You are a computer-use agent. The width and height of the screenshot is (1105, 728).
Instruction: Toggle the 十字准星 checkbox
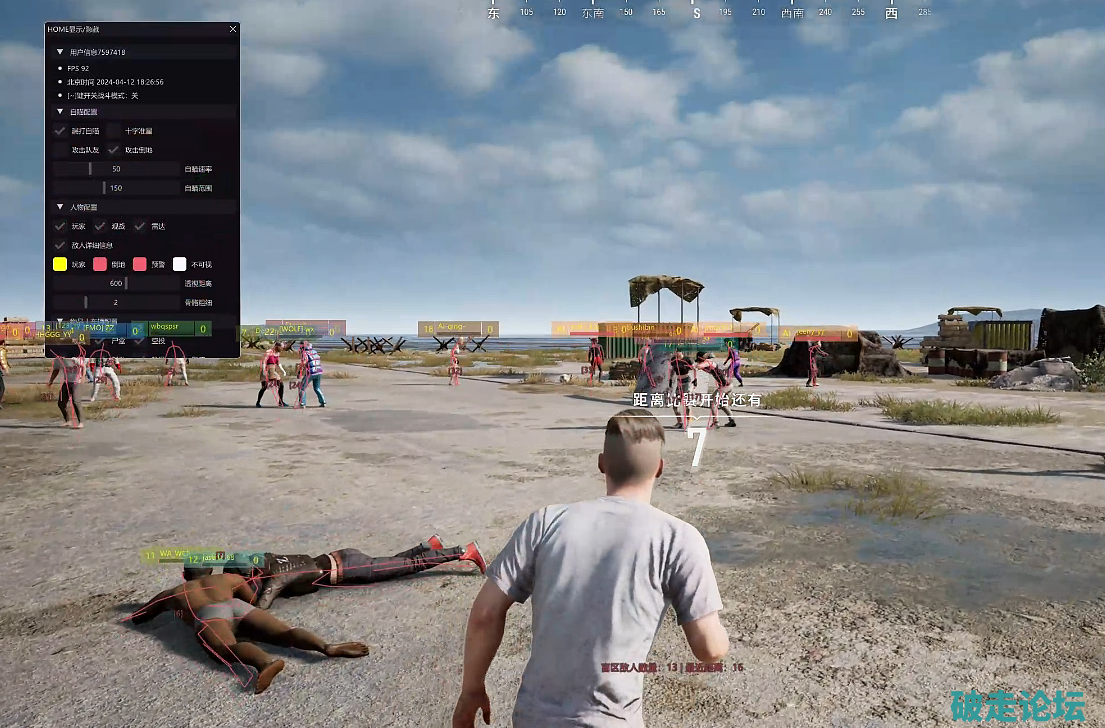tap(114, 131)
